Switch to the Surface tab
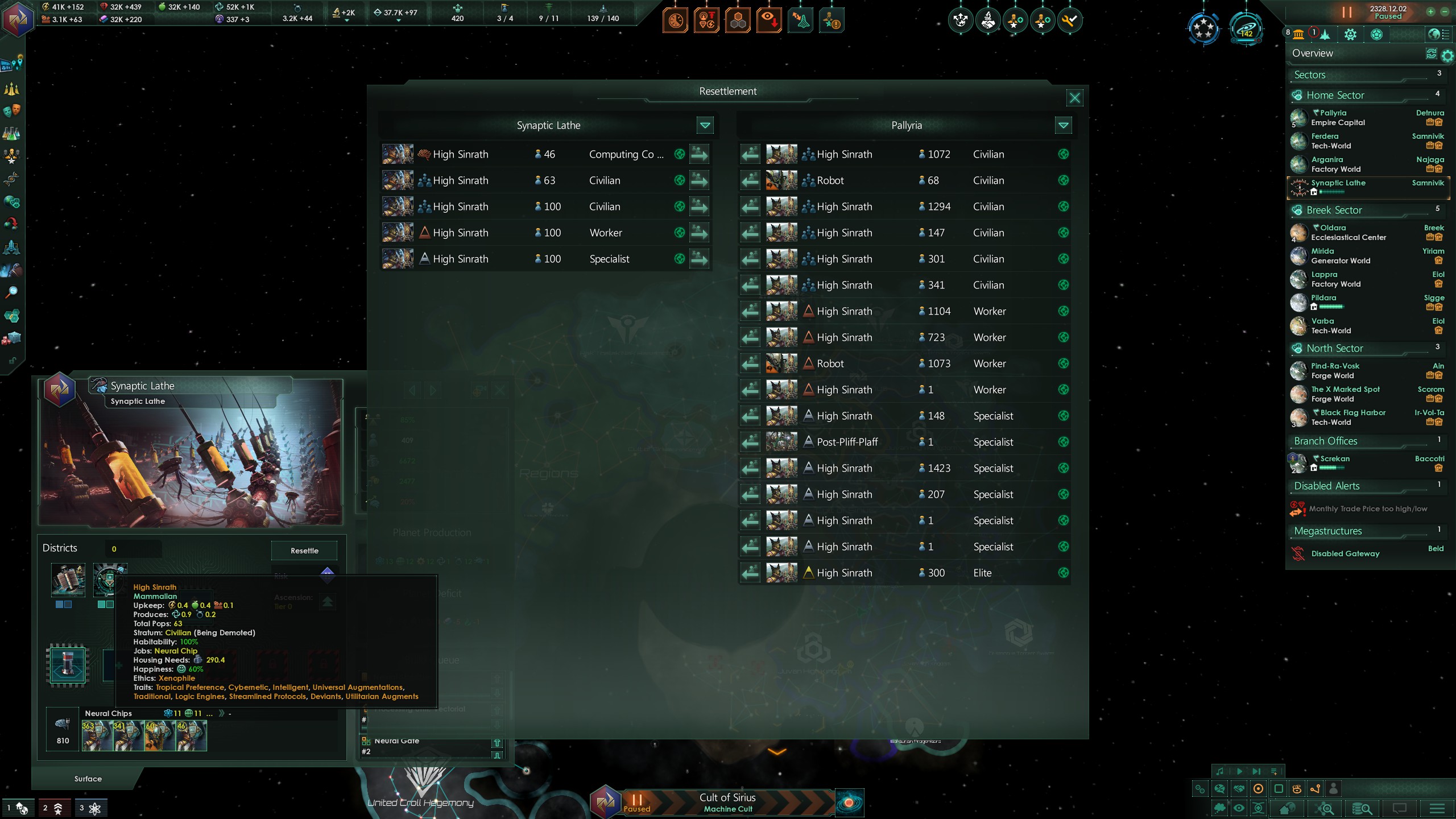The image size is (1456, 819). 88,779
